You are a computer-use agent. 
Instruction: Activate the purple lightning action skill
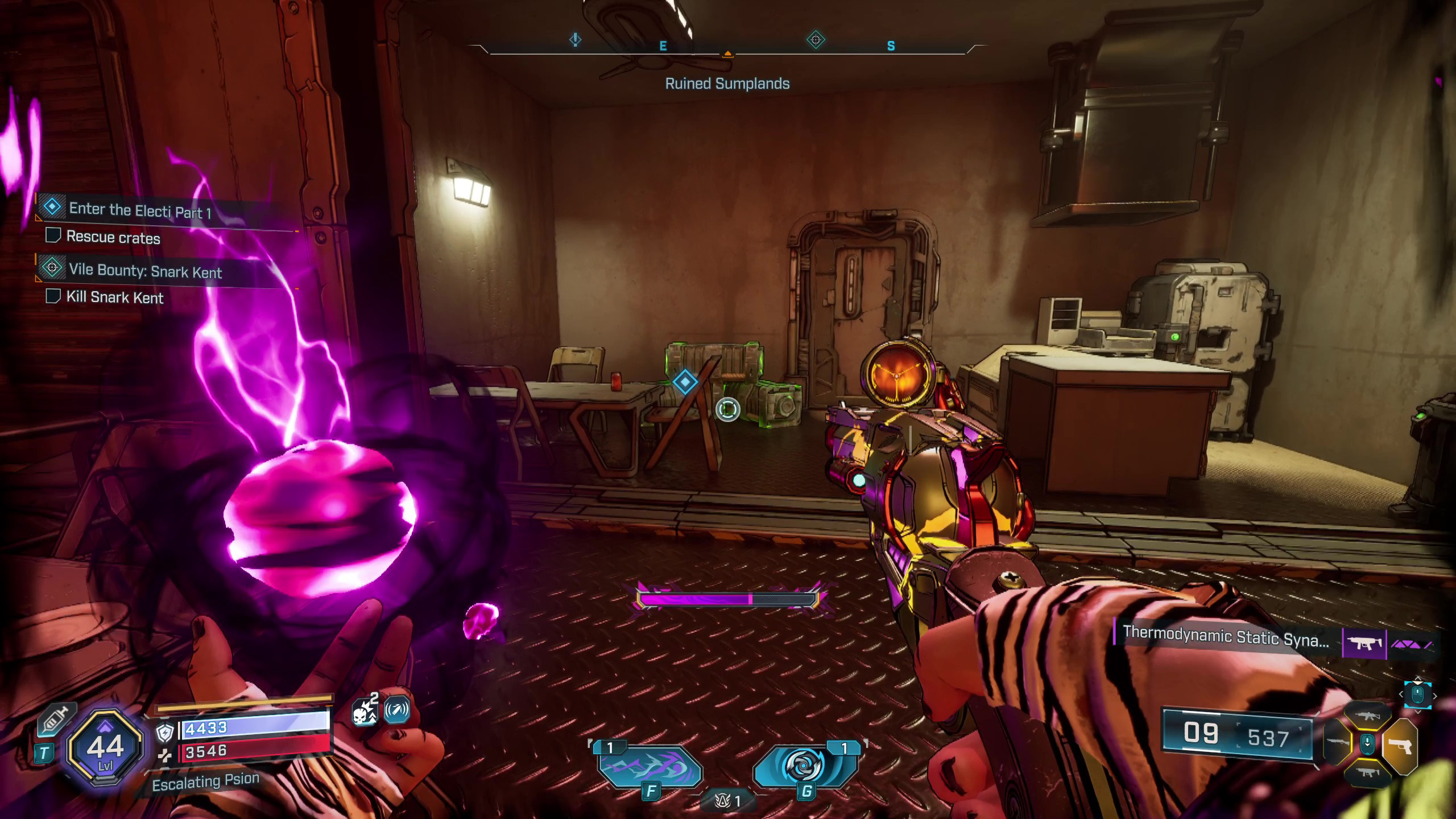pyautogui.click(x=650, y=769)
